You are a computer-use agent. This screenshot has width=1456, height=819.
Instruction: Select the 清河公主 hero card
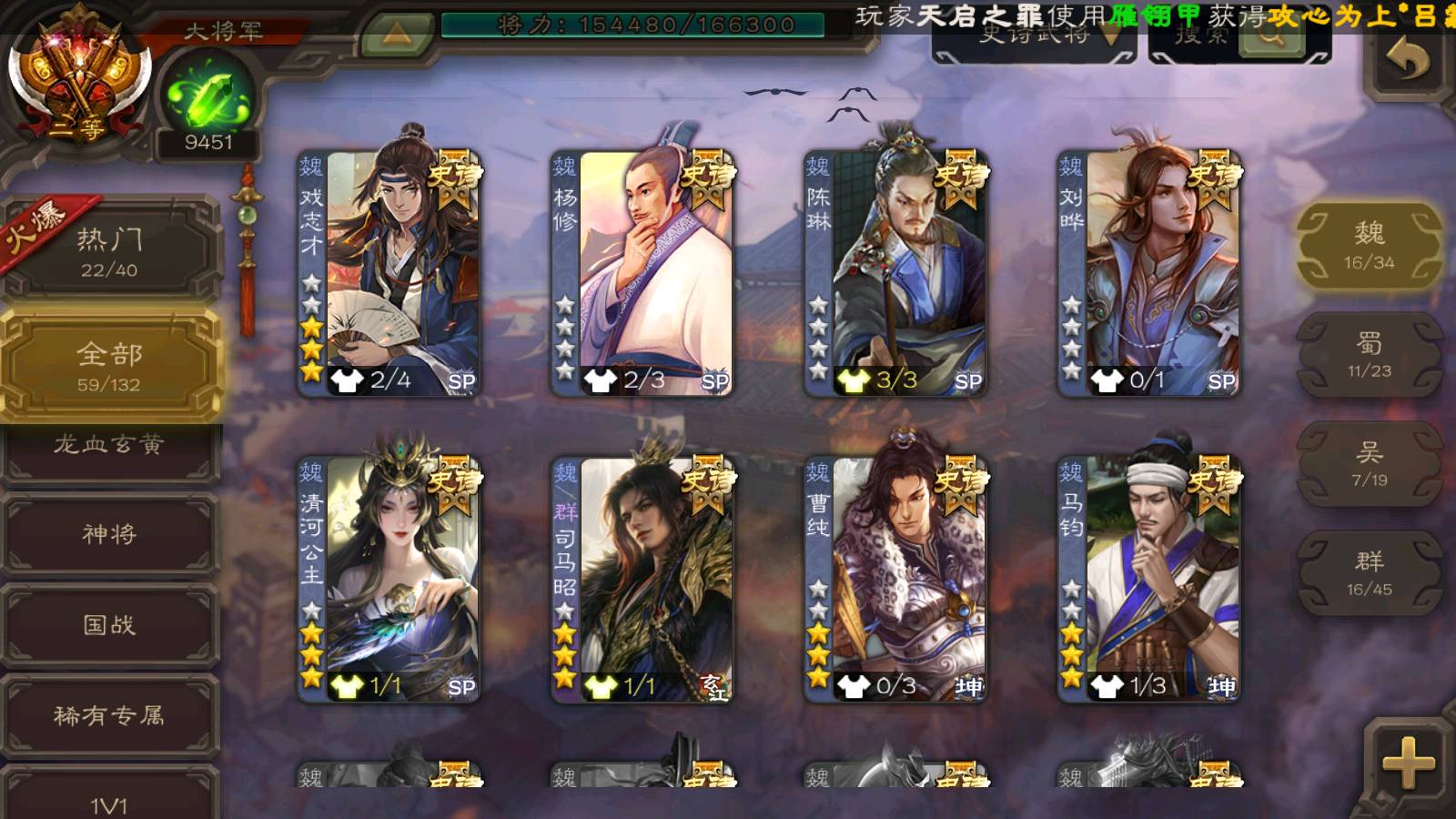[x=389, y=579]
